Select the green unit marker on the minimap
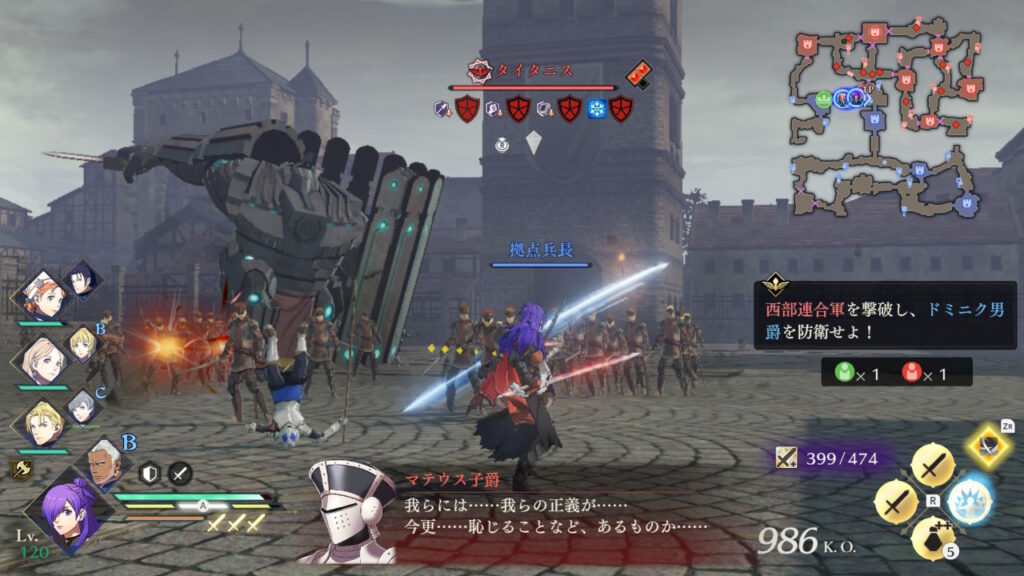 point(823,98)
